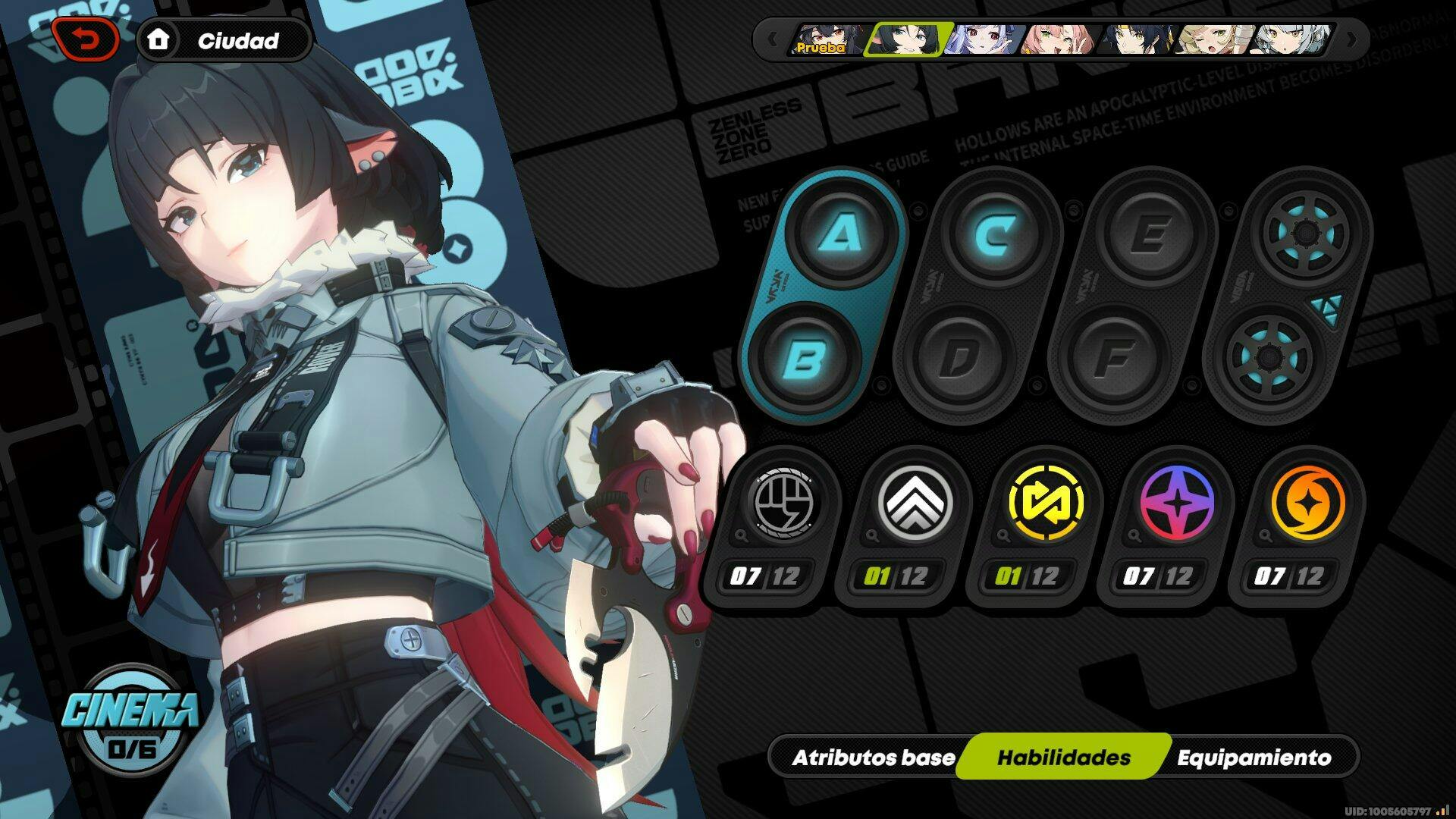This screenshot has height=819, width=1456.
Task: Choose the purple special attack skill
Action: tap(1176, 502)
